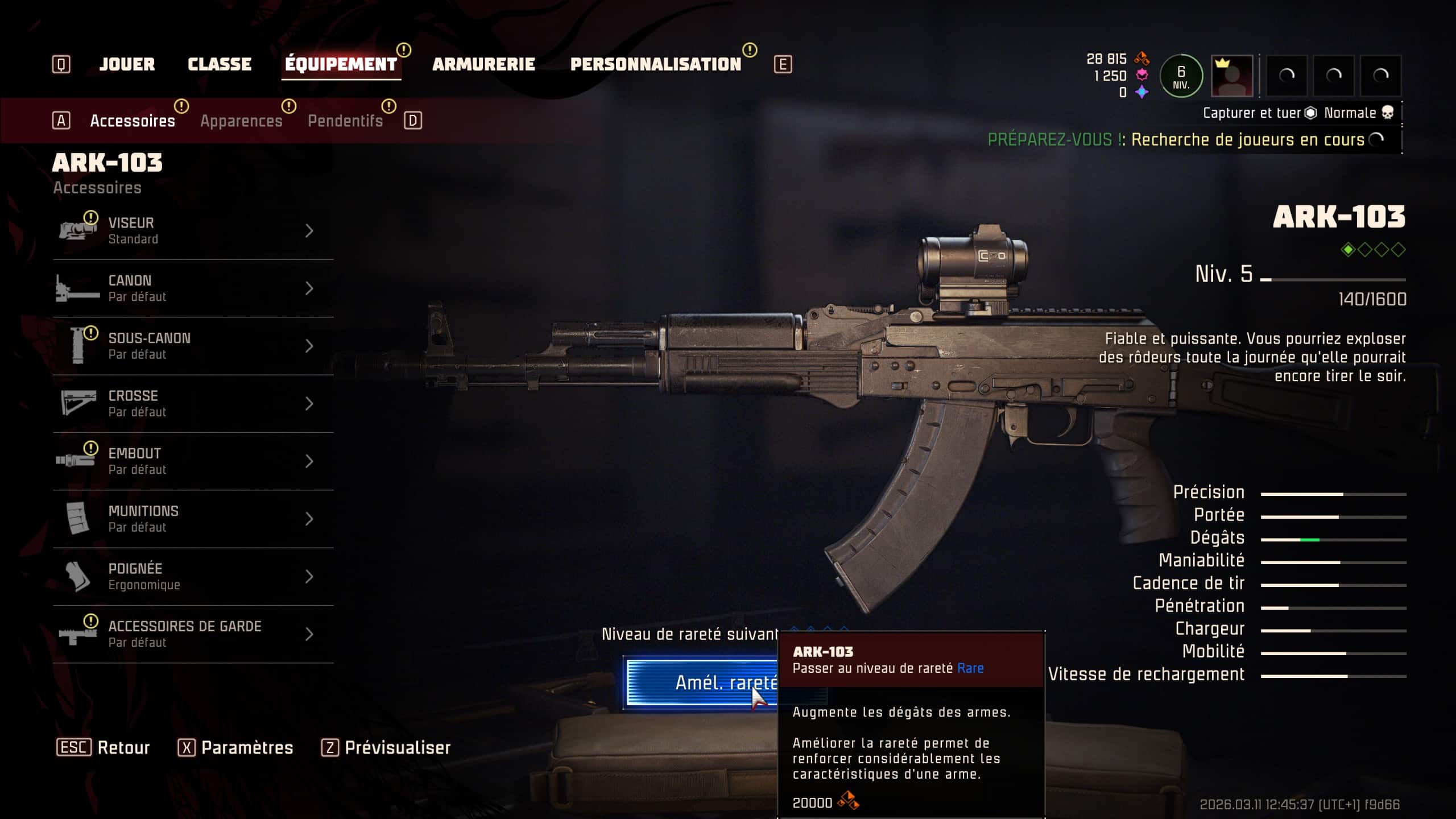Select the POIGNÉE Ergonomique row
The width and height of the screenshot is (1456, 819).
(193, 576)
